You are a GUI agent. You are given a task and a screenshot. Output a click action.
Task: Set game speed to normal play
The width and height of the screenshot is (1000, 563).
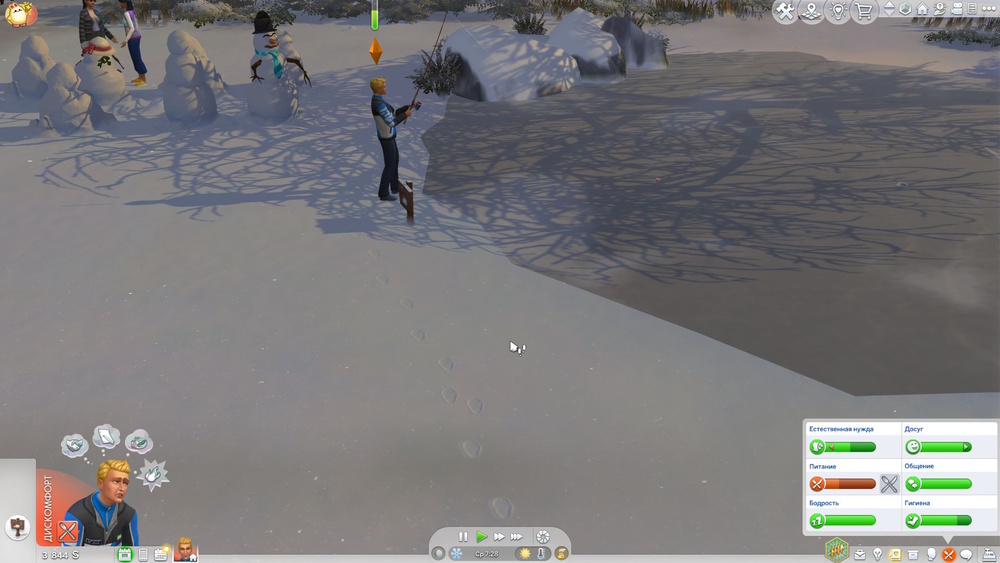click(x=481, y=537)
